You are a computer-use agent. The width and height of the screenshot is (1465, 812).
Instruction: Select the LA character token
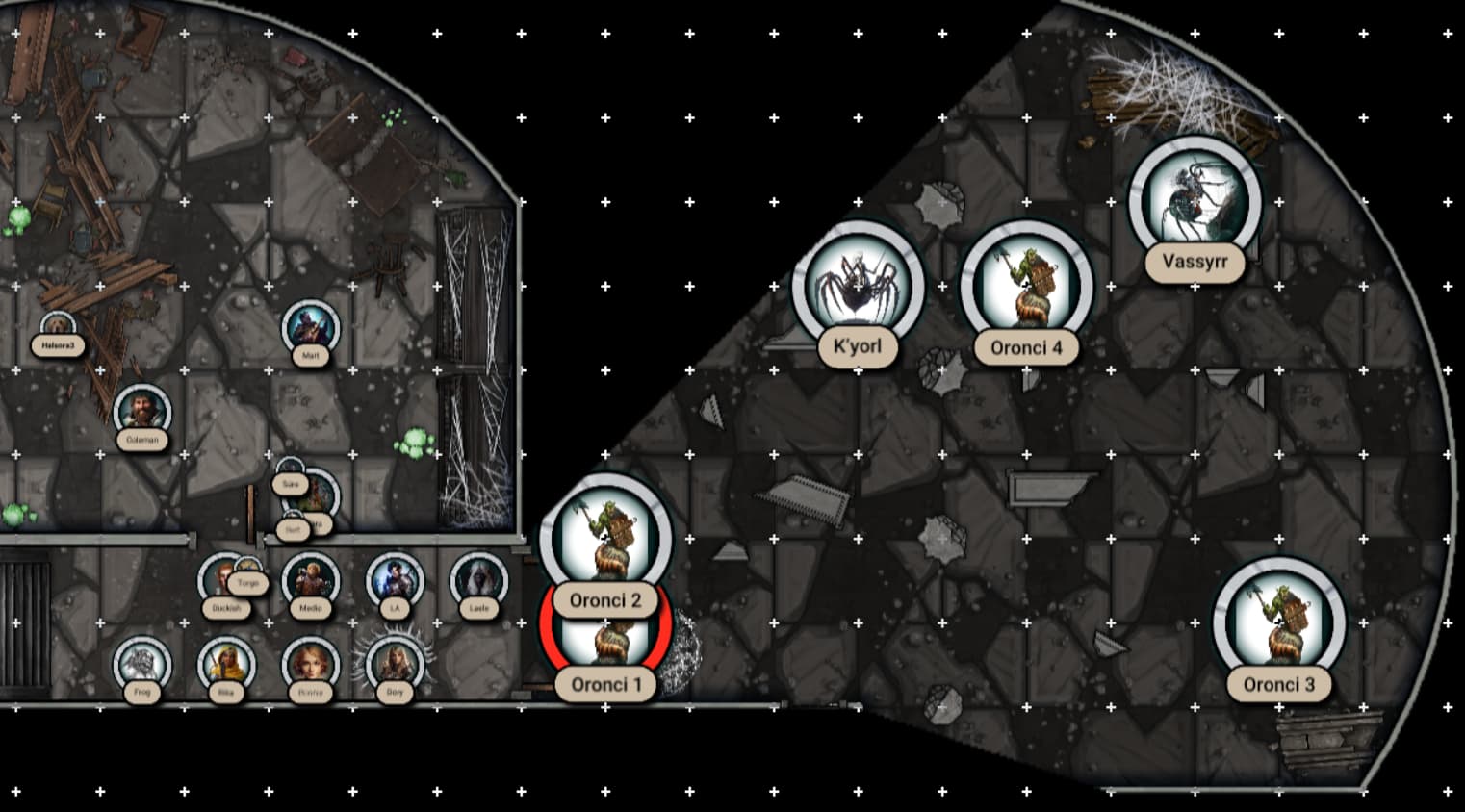[x=395, y=580]
